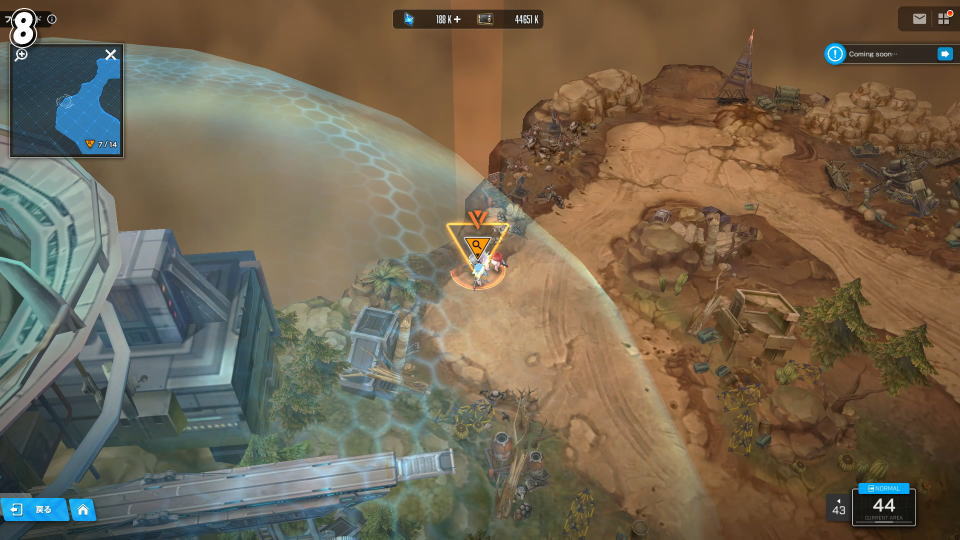Open the mailbox
The height and width of the screenshot is (540, 960).
pos(919,19)
